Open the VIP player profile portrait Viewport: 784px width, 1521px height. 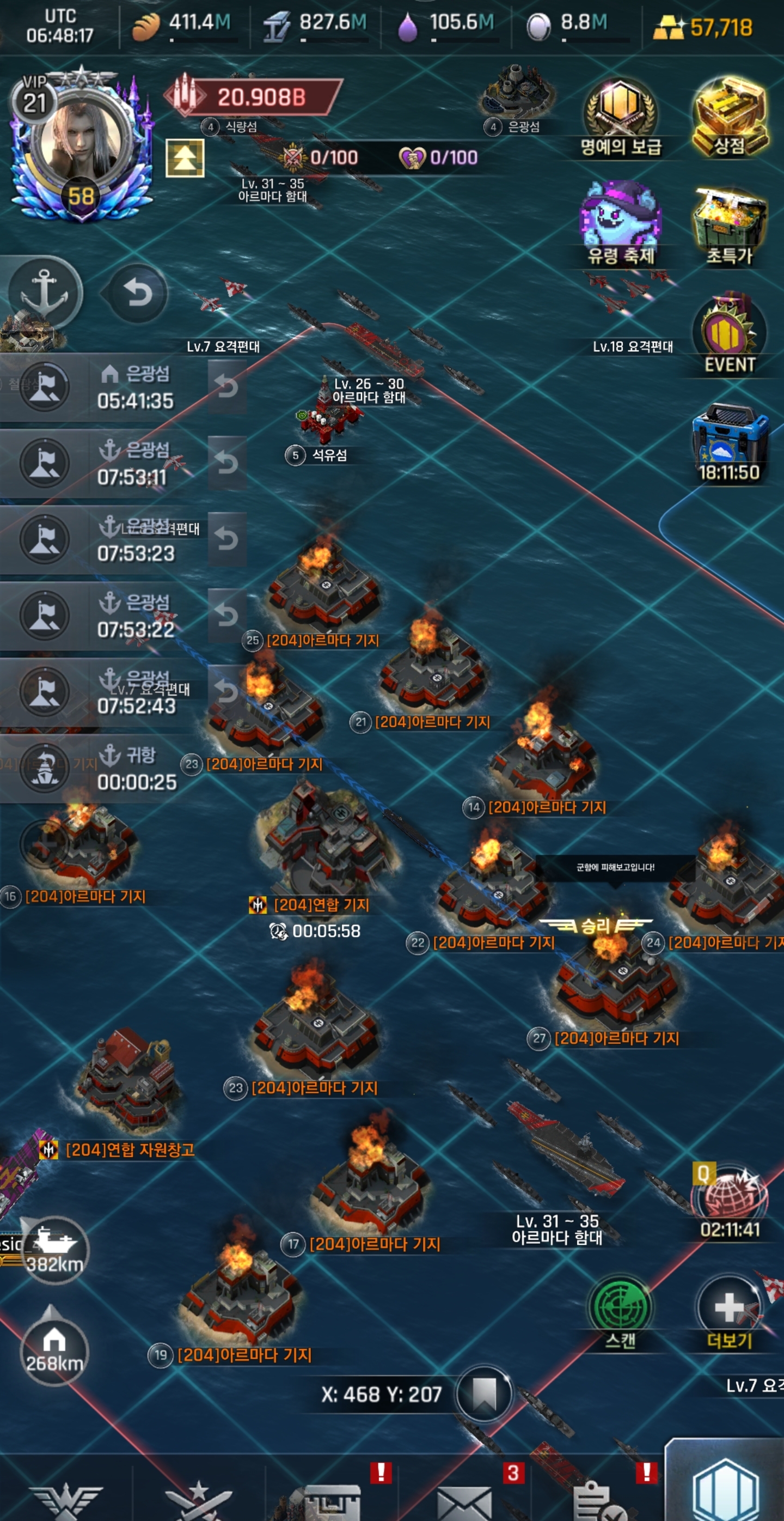(x=80, y=145)
